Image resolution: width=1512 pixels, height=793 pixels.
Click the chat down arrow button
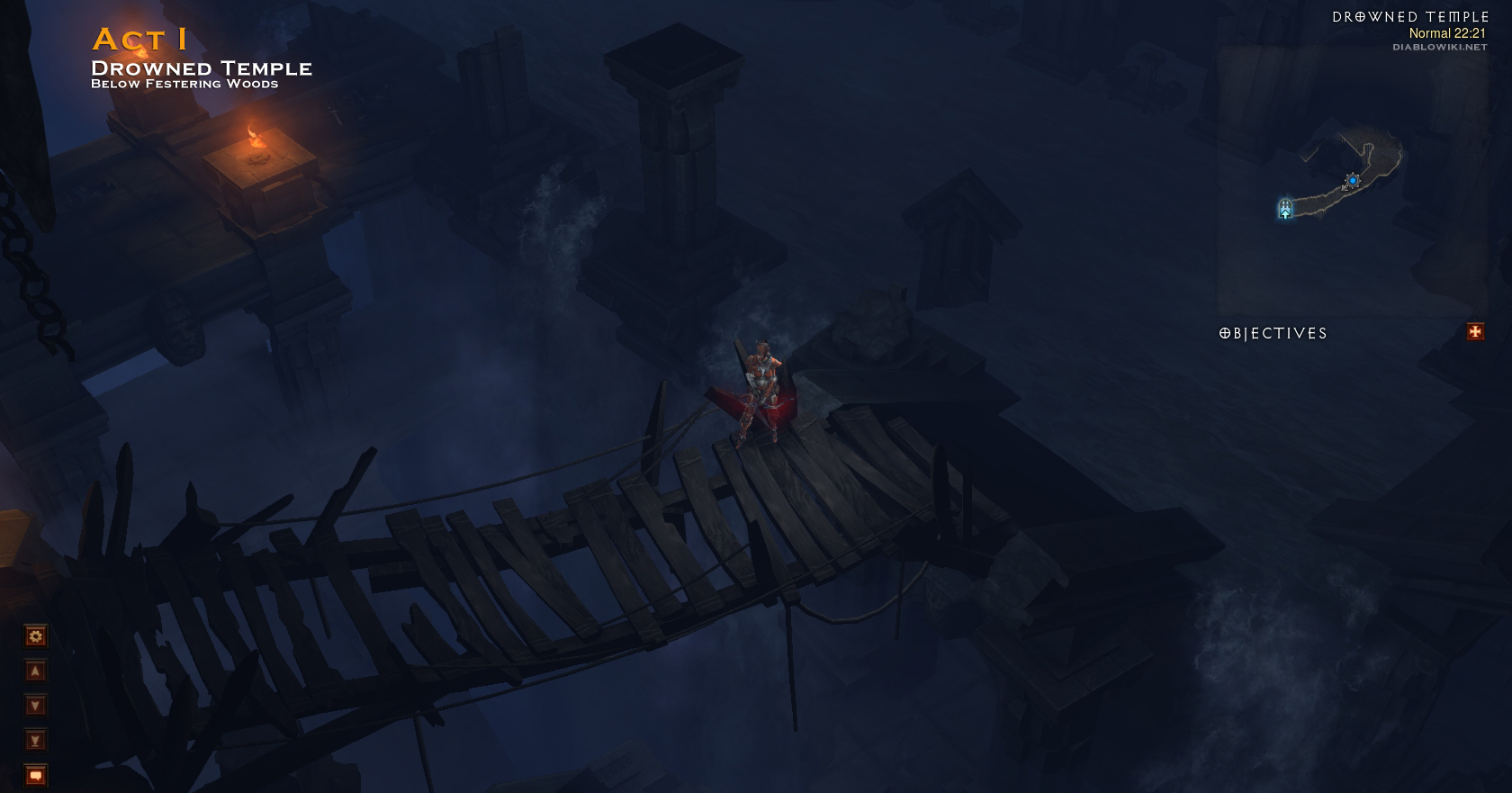tap(35, 706)
